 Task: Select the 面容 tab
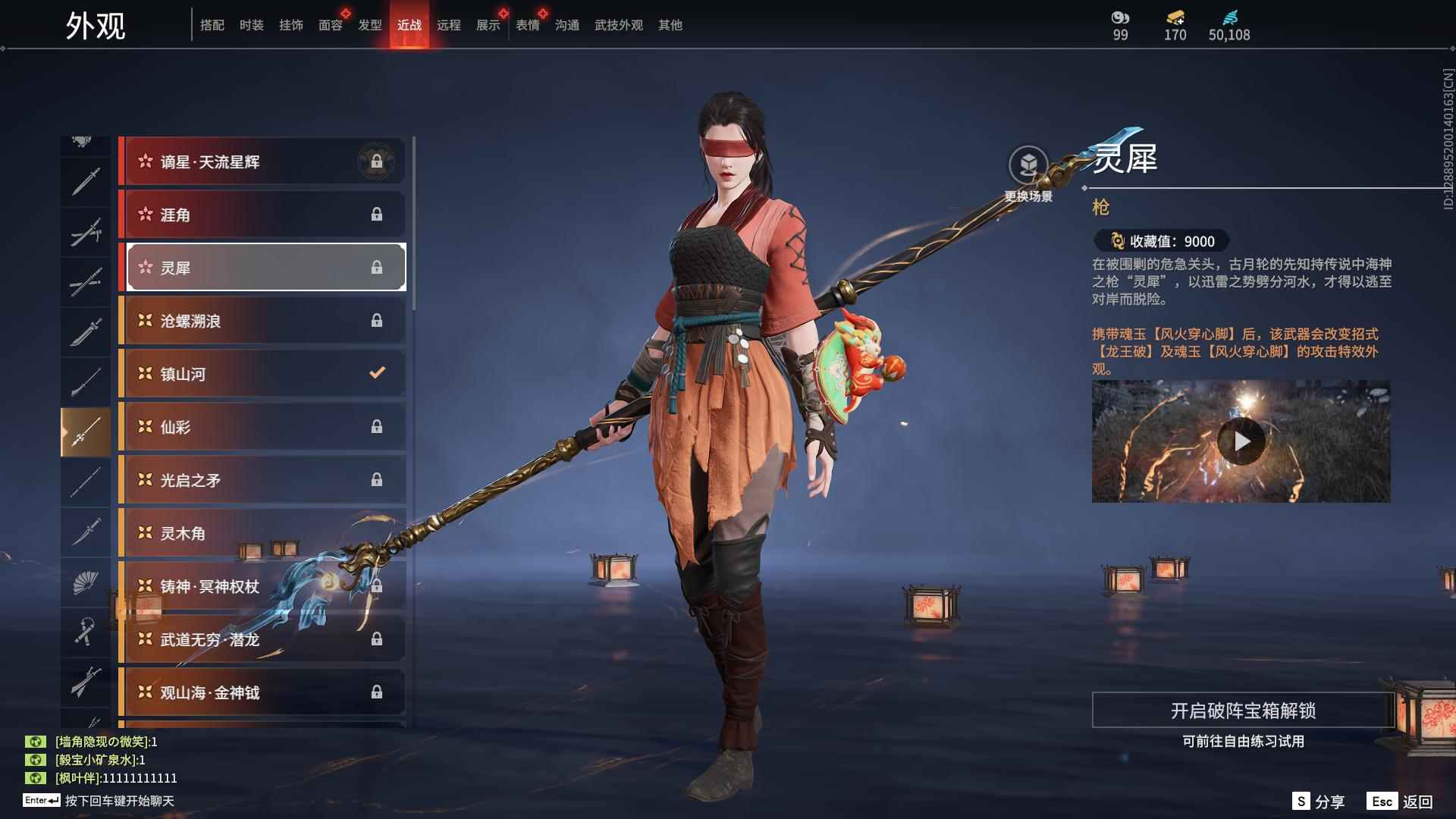(x=330, y=25)
